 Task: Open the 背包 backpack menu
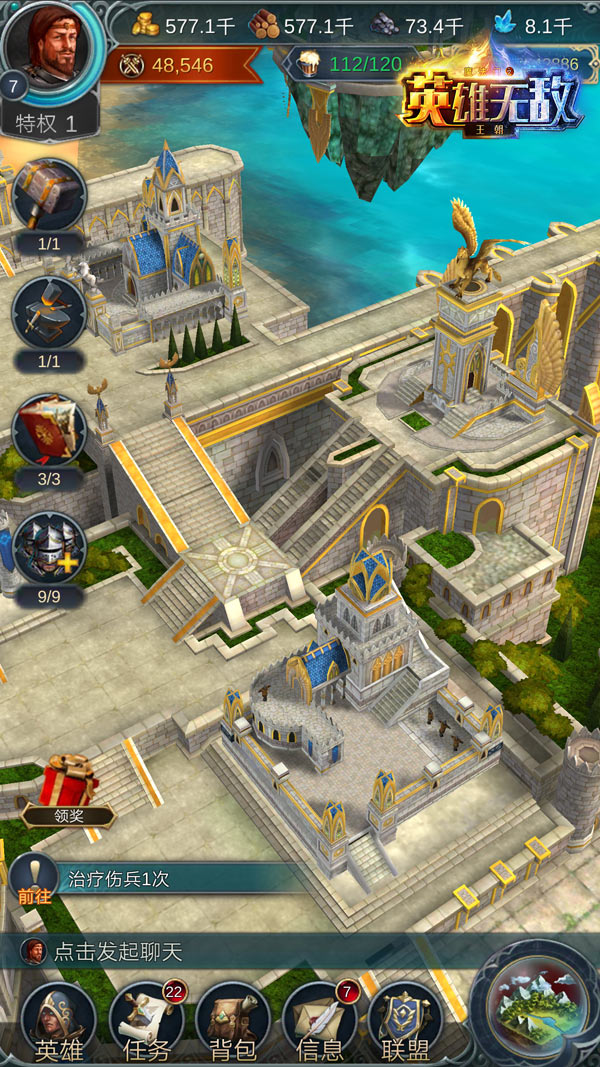(233, 1022)
